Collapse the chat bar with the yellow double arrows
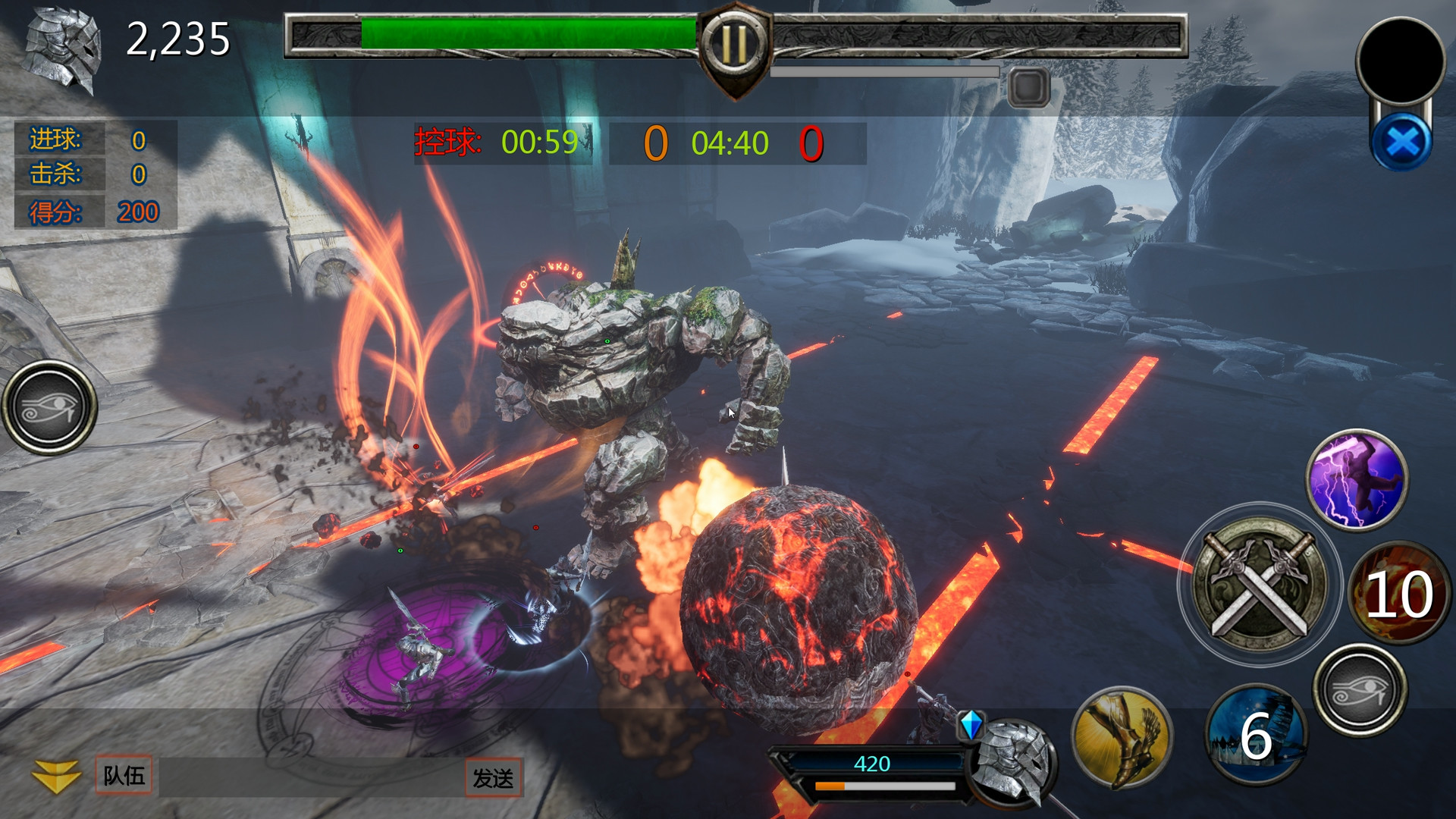1456x819 pixels. tap(57, 777)
